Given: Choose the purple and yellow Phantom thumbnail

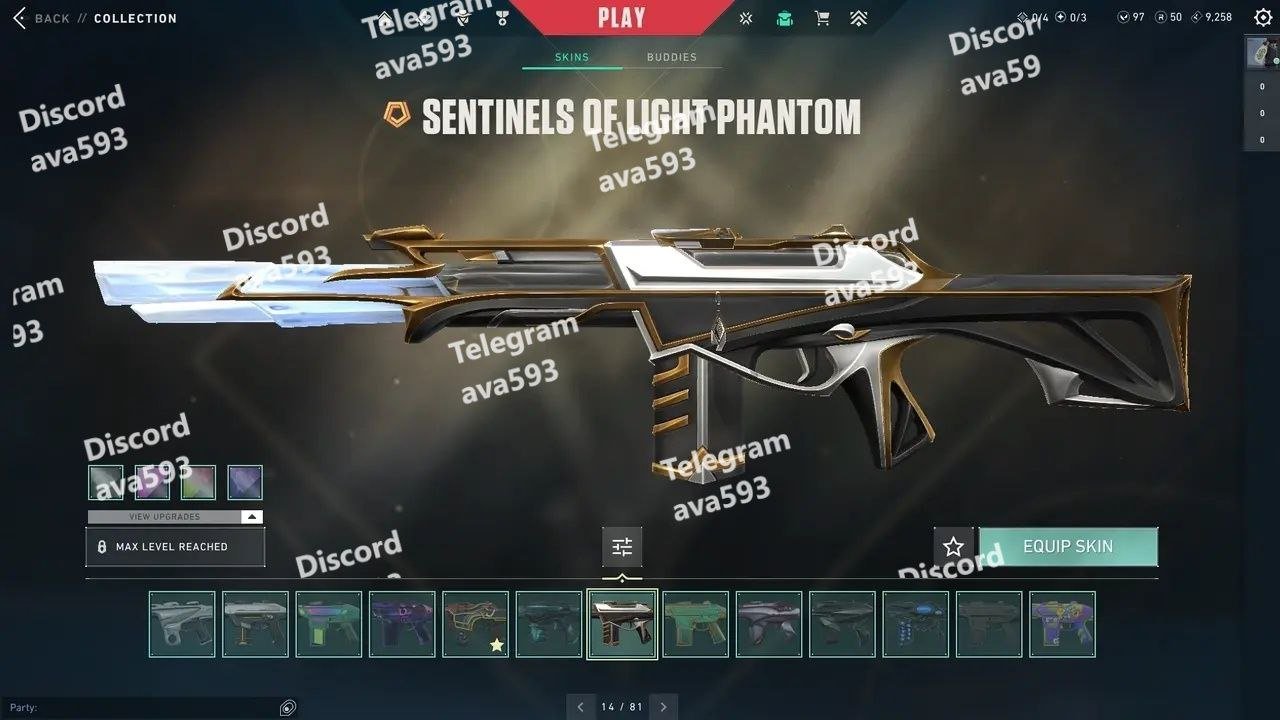Looking at the screenshot, I should [1062, 624].
